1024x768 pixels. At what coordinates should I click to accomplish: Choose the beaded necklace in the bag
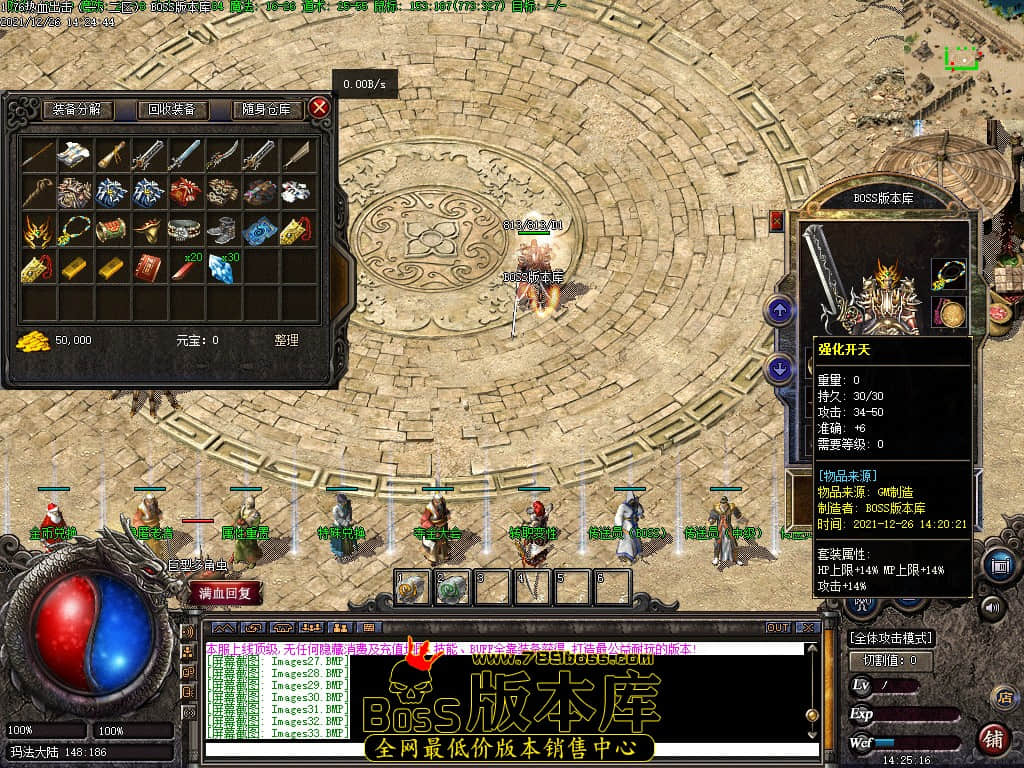click(74, 230)
